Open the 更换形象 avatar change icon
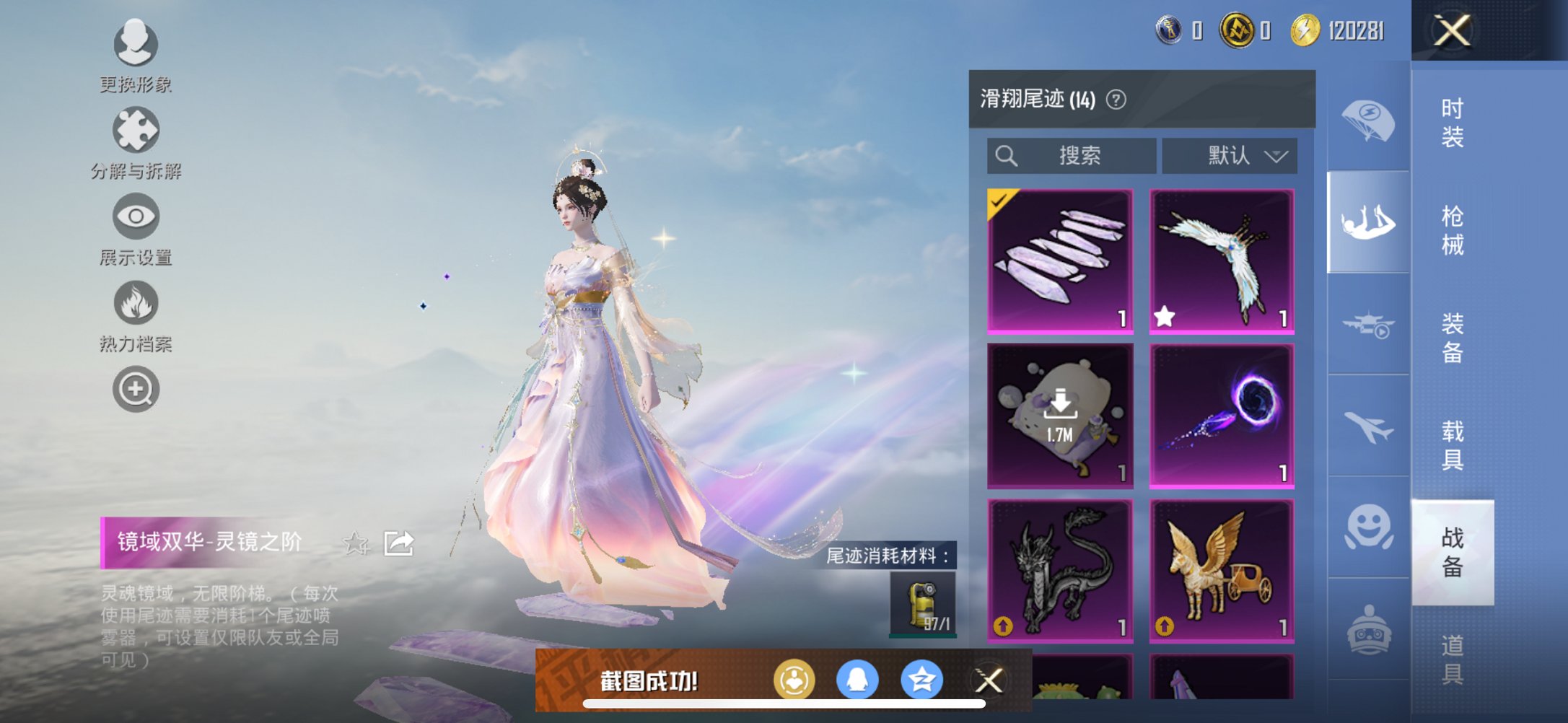Image resolution: width=1568 pixels, height=723 pixels. point(136,45)
